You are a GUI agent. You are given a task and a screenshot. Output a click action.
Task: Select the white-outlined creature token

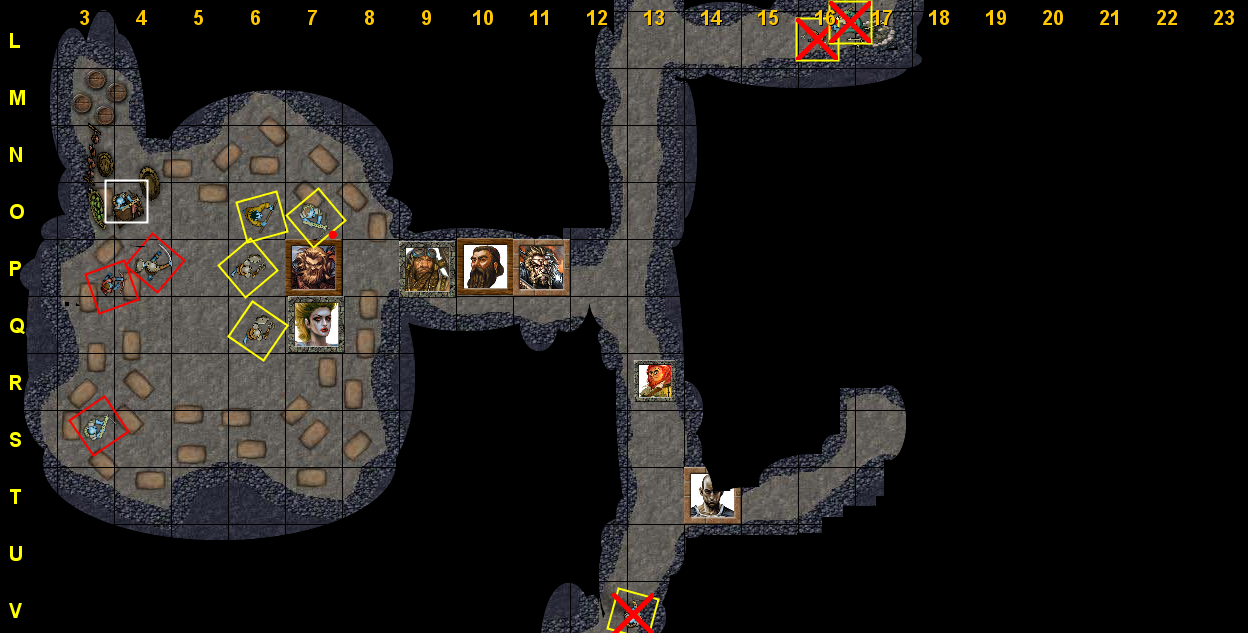pos(126,201)
